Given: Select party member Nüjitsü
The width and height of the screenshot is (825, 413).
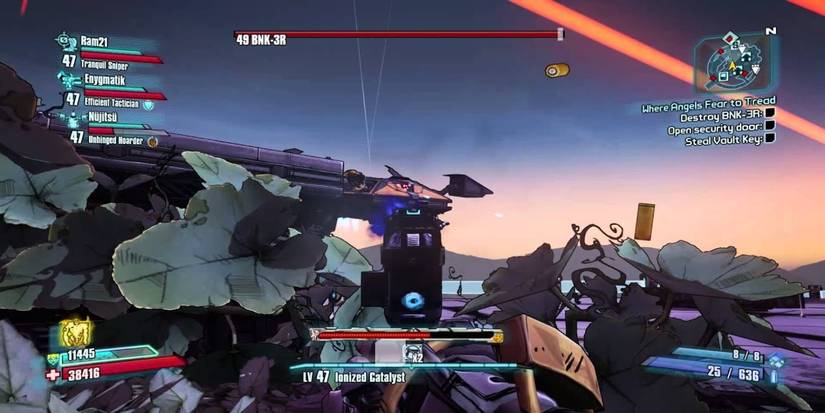Looking at the screenshot, I should [x=103, y=117].
